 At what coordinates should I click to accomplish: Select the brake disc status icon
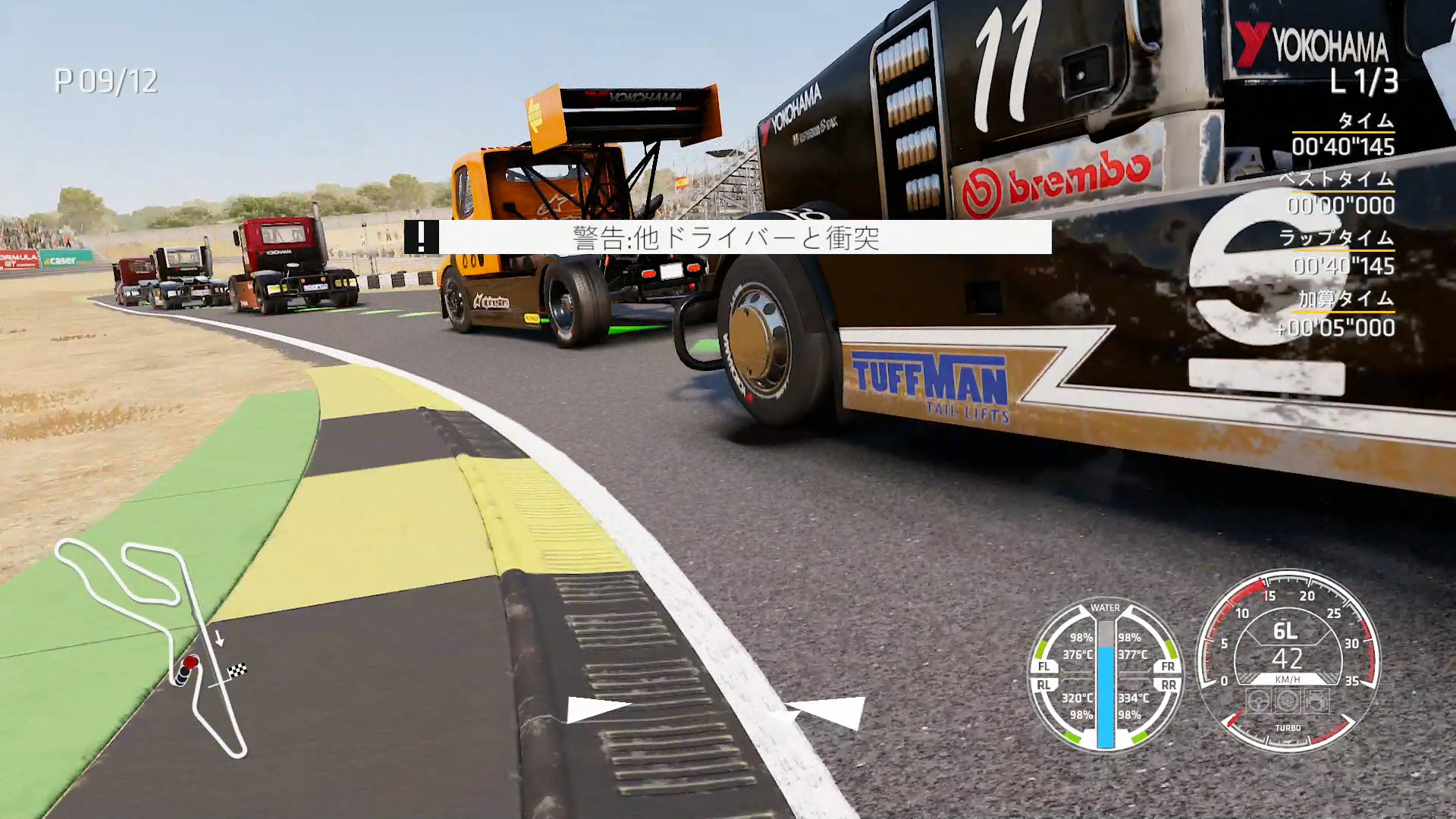(1288, 700)
